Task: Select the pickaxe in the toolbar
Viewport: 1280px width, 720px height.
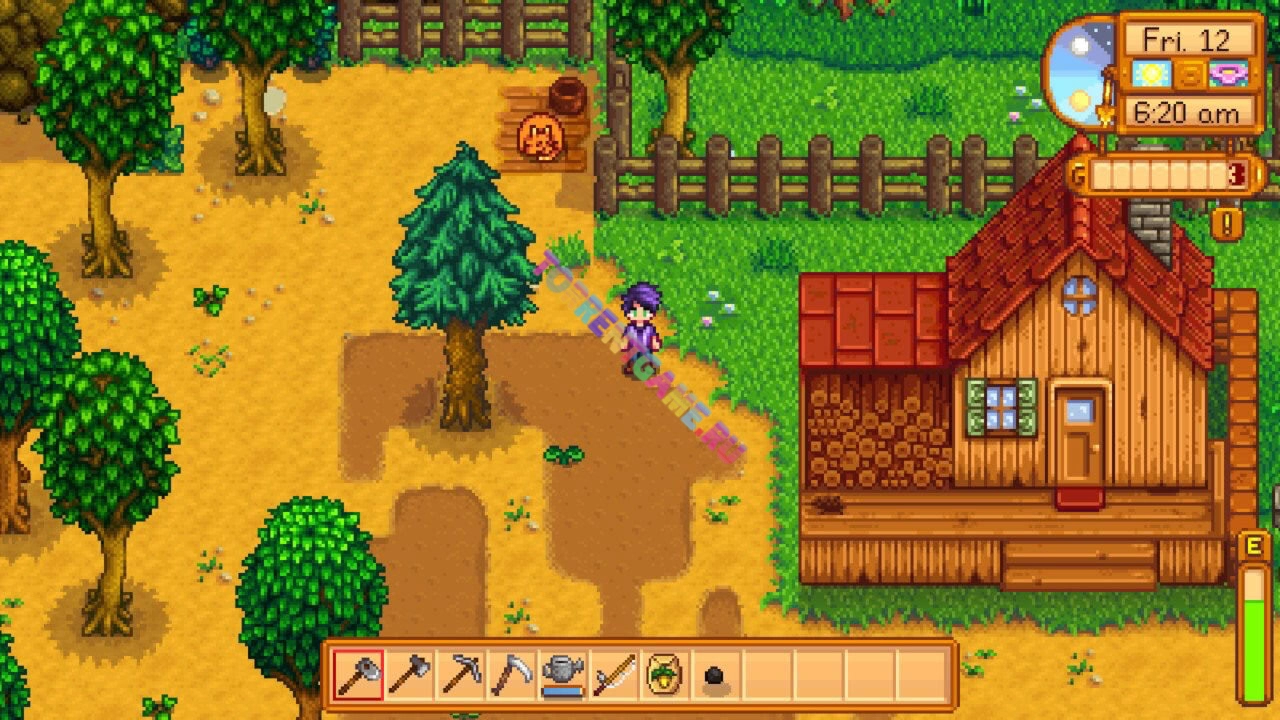Action: (460, 675)
